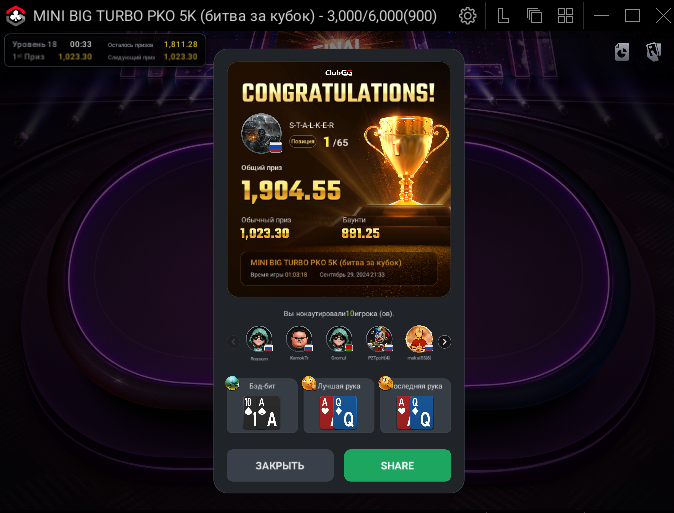
Task: Select the clown avatar of a knocked-out player
Action: point(378,339)
